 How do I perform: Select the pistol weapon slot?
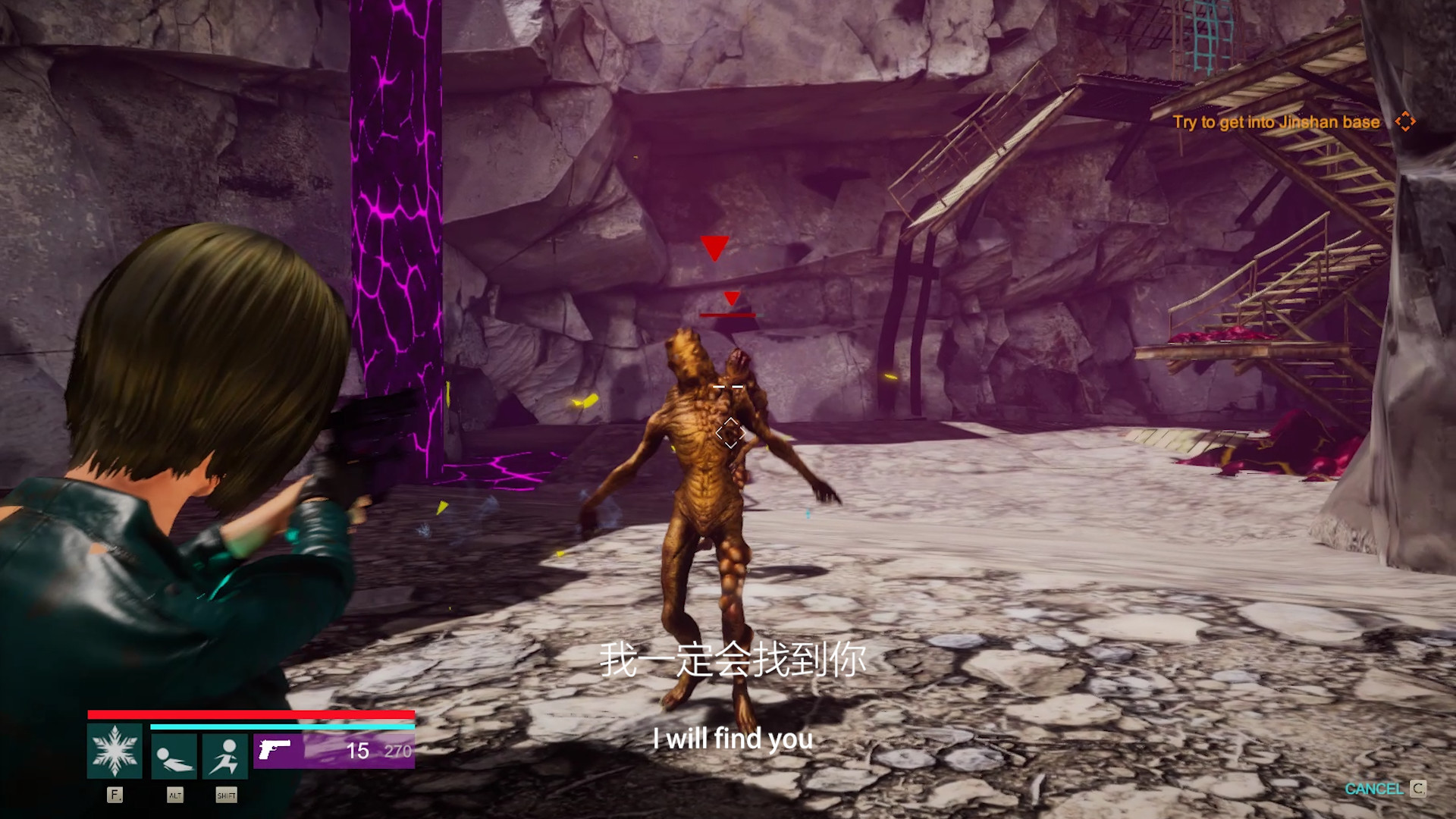pyautogui.click(x=334, y=750)
